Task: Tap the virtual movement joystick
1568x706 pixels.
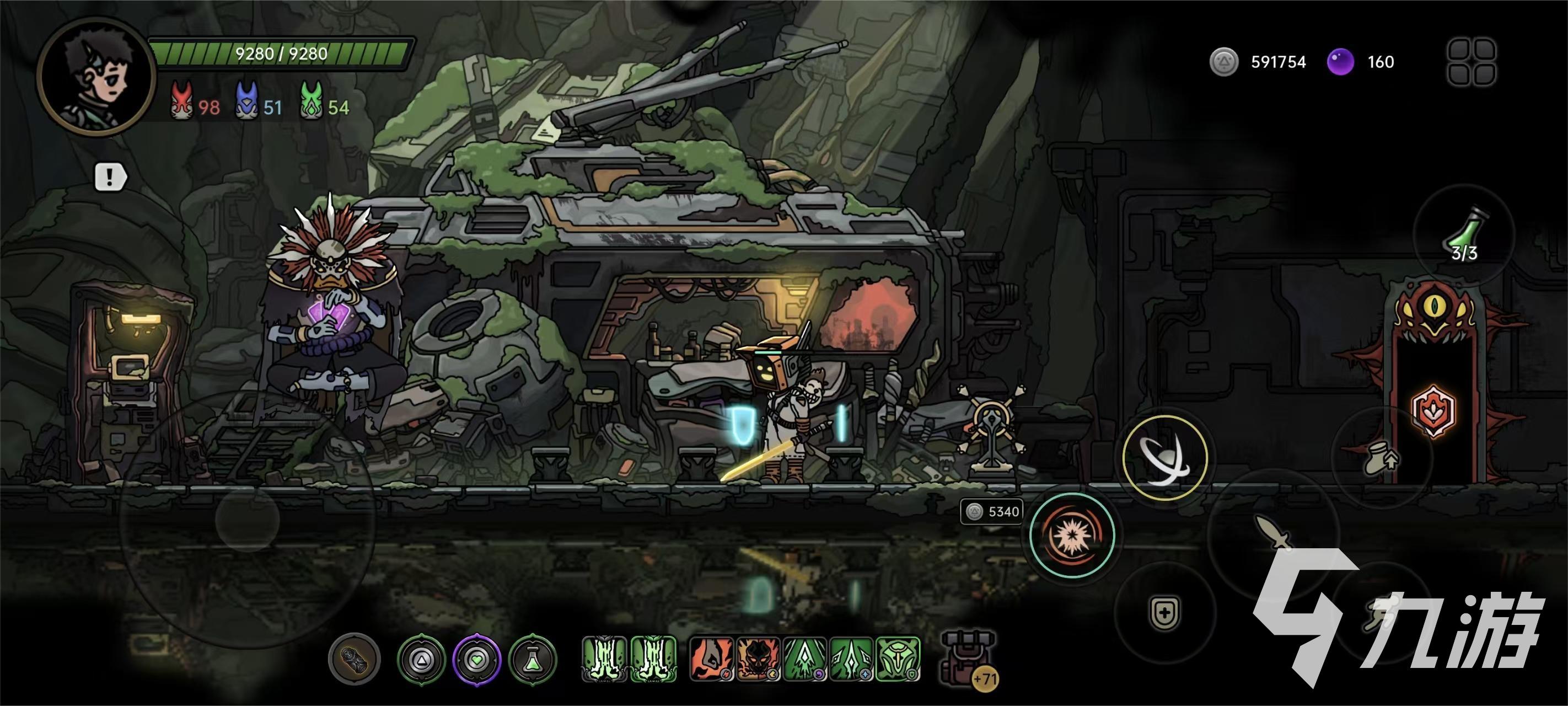Action: click(247, 519)
